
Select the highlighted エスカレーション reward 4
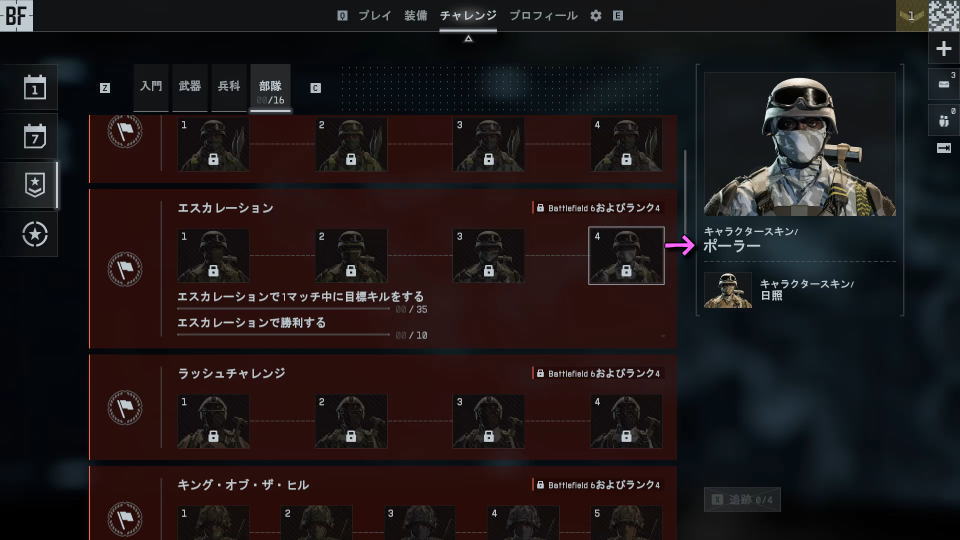point(626,256)
